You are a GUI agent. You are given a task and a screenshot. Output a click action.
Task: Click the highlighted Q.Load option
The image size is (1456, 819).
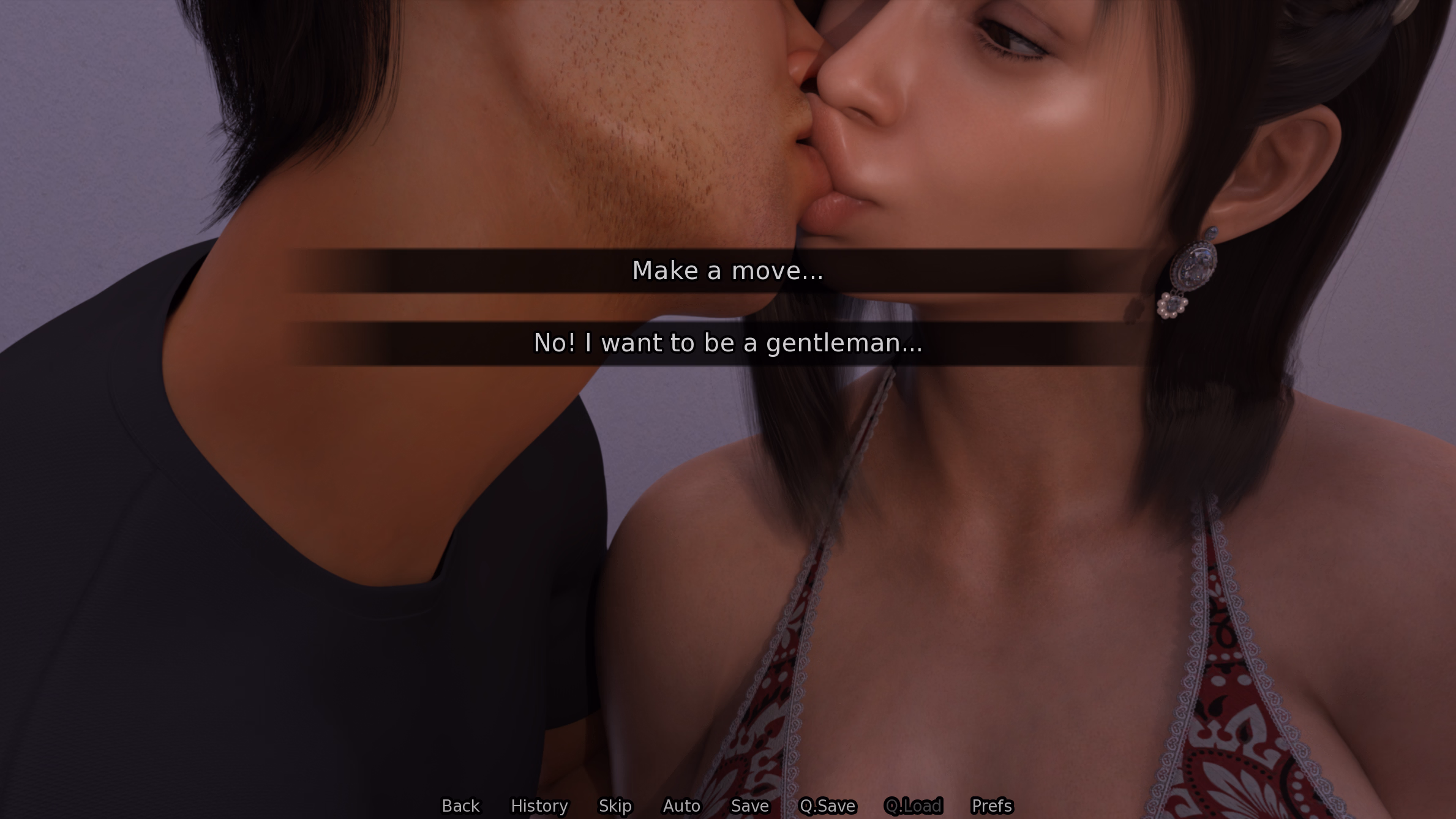click(915, 806)
